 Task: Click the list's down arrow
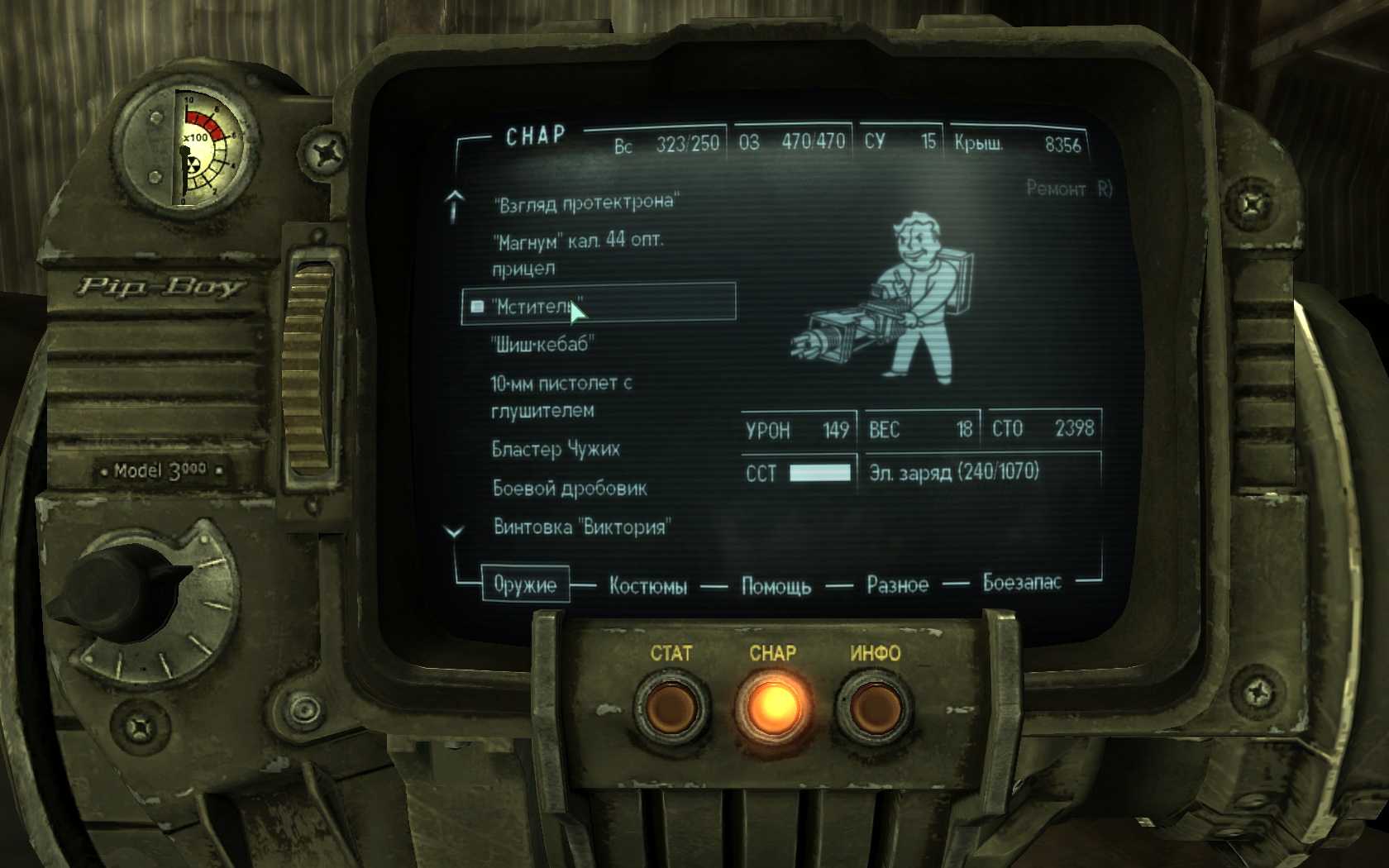point(454,532)
